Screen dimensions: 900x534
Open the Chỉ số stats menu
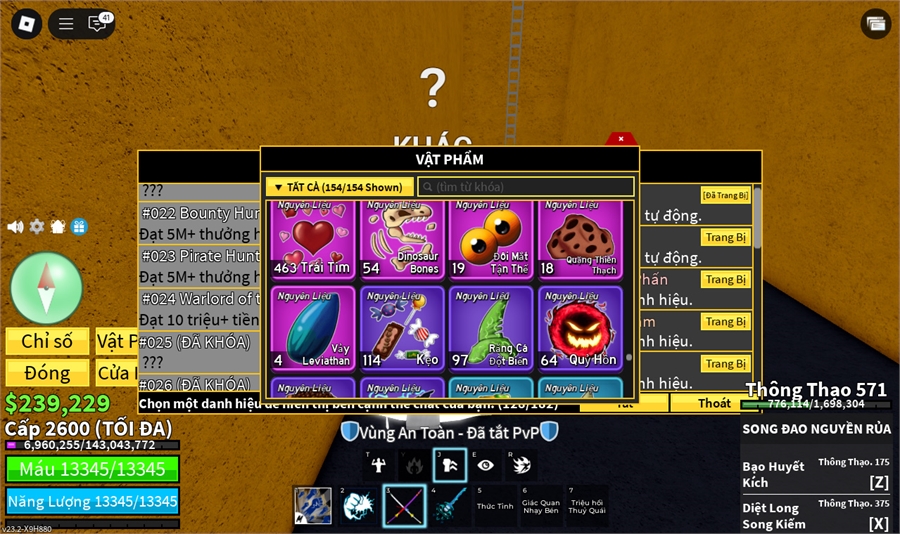(47, 341)
